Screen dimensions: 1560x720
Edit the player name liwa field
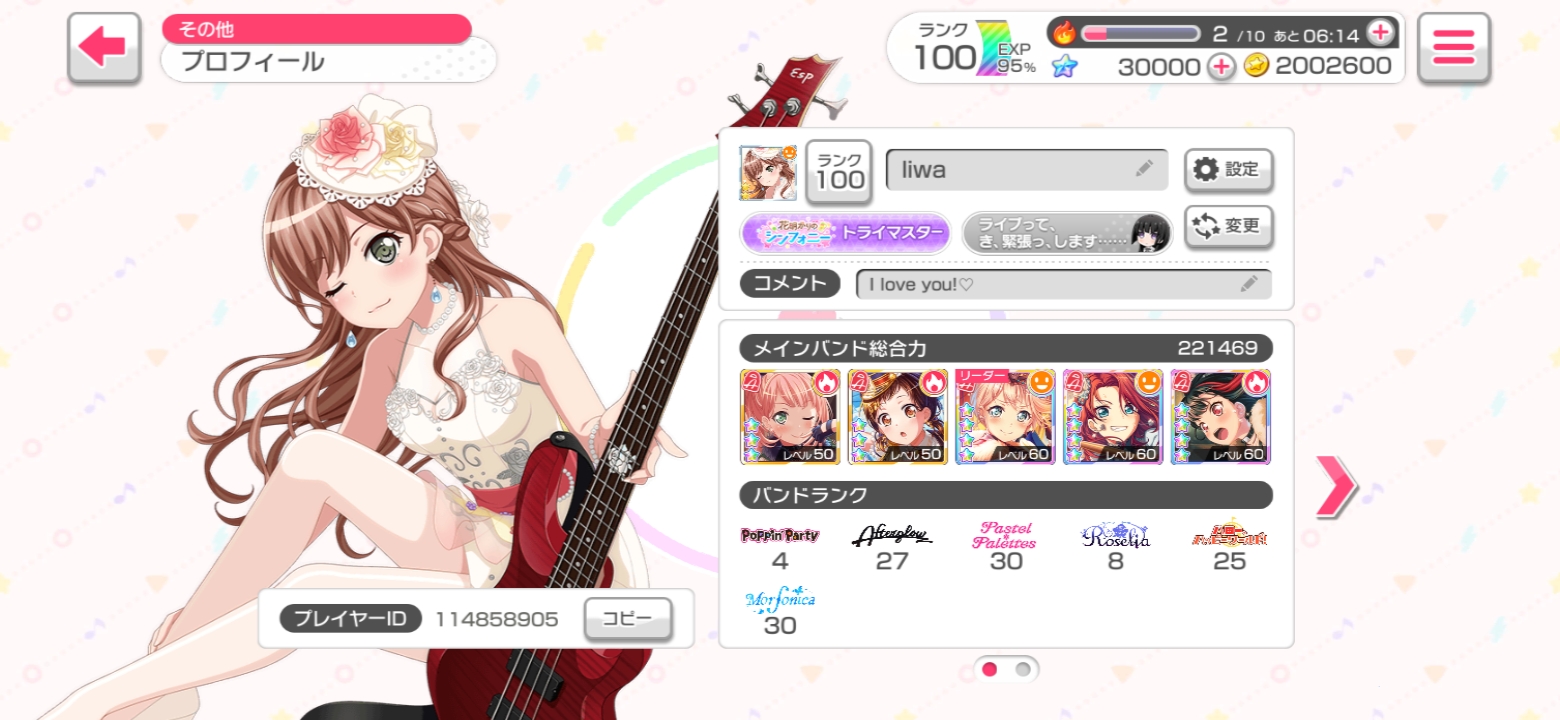pos(1026,170)
